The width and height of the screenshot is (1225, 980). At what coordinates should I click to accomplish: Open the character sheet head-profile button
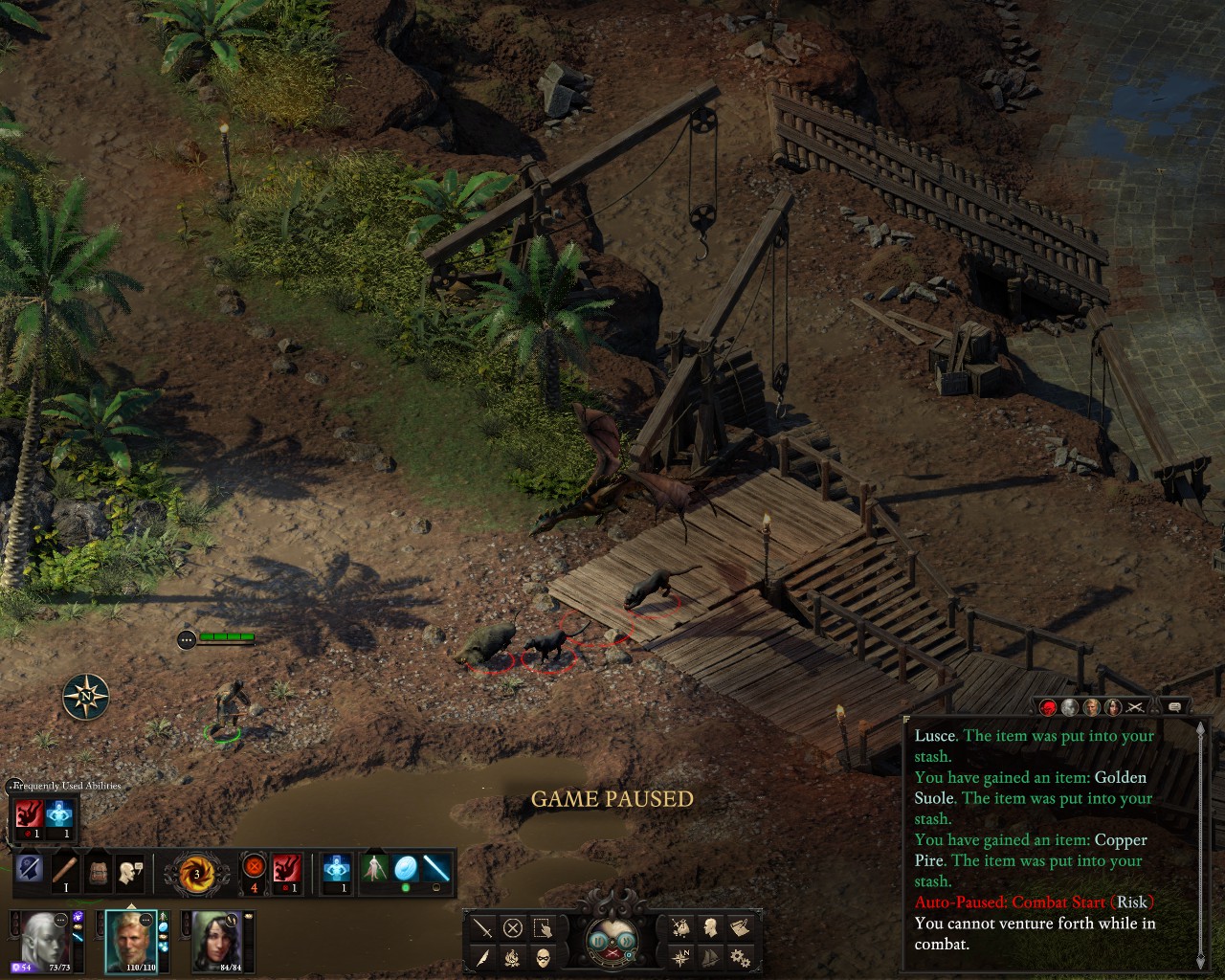click(710, 927)
